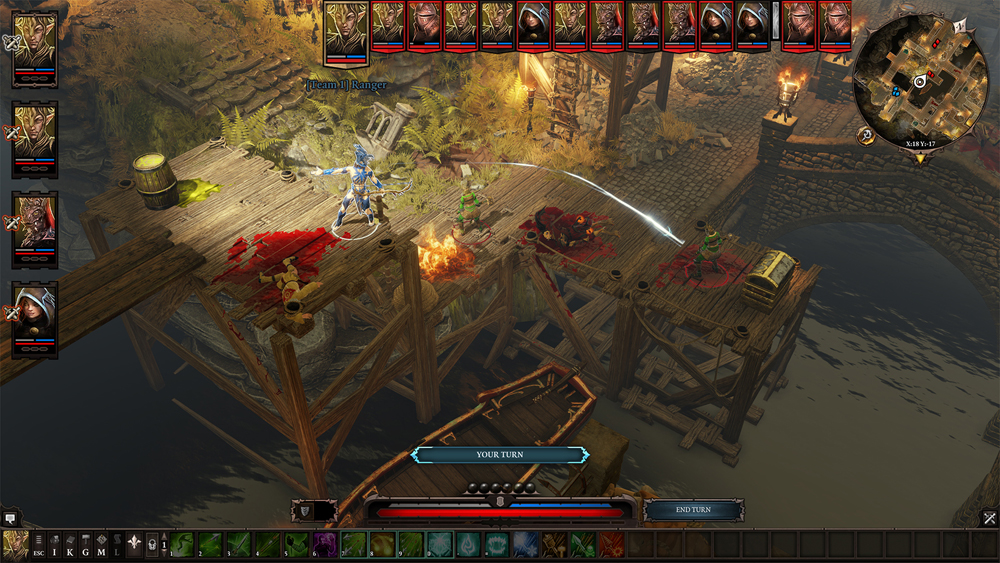Use the frost snowflake skill icon
This screenshot has width=1000, height=563.
pyautogui.click(x=526, y=544)
